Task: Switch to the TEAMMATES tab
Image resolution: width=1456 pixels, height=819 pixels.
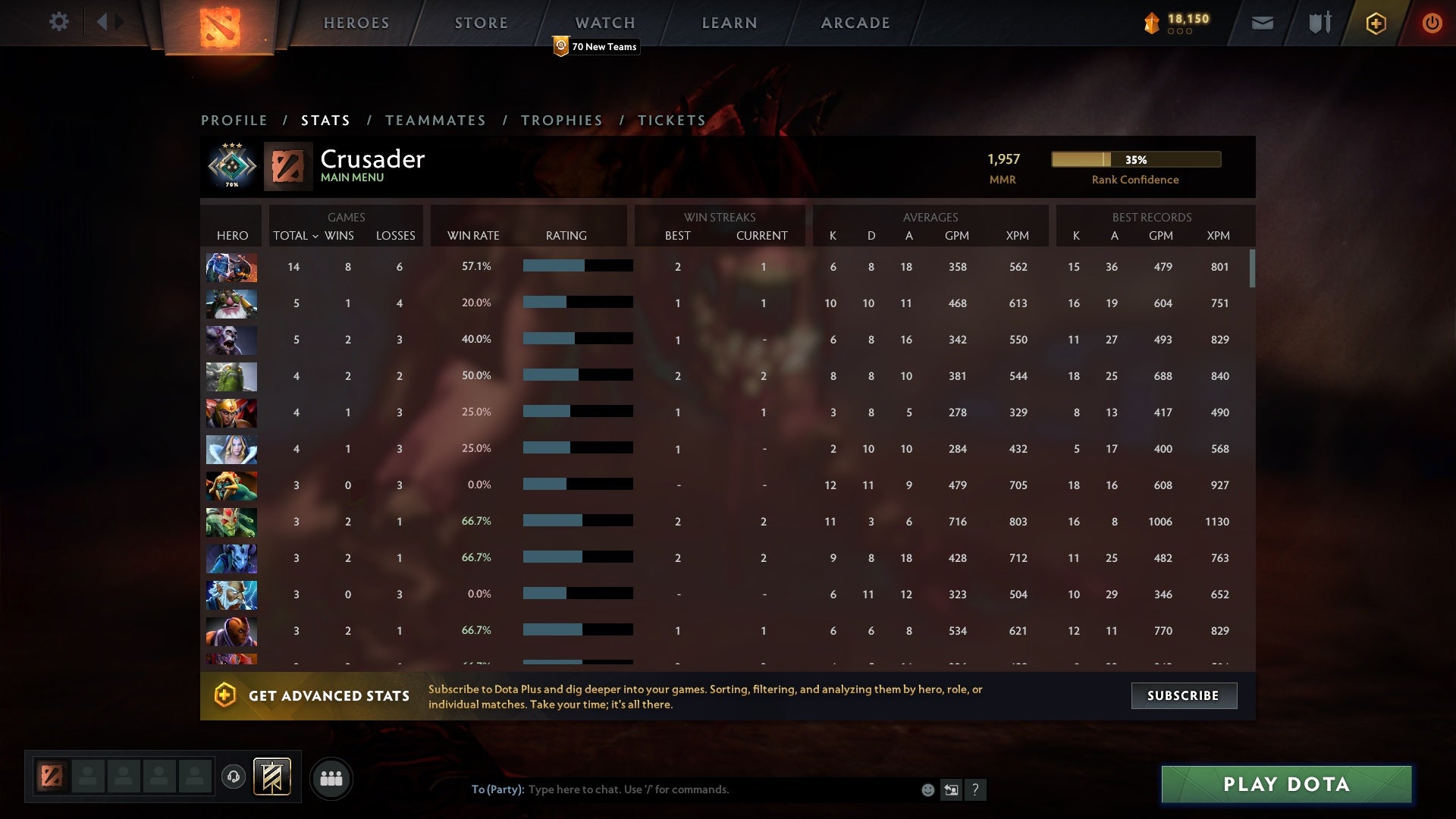Action: tap(436, 120)
